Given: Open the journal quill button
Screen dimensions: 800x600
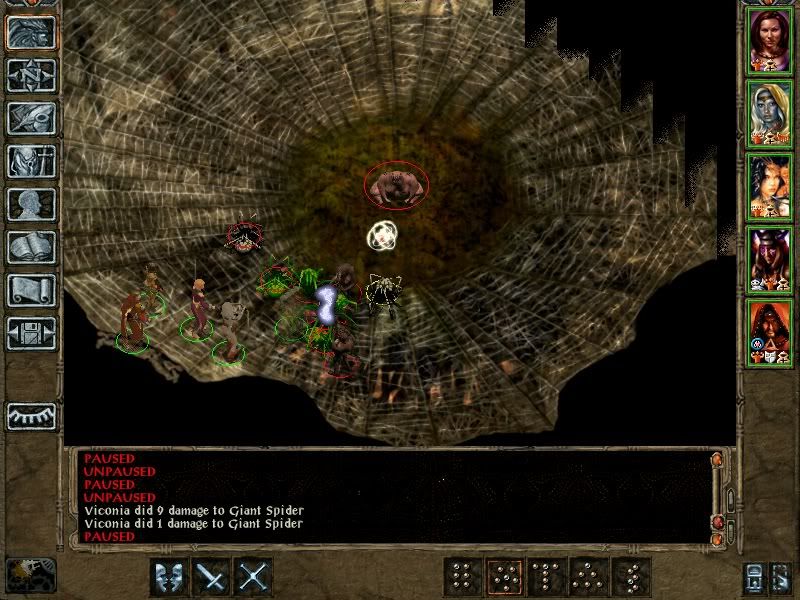Looking at the screenshot, I should 32,118.
